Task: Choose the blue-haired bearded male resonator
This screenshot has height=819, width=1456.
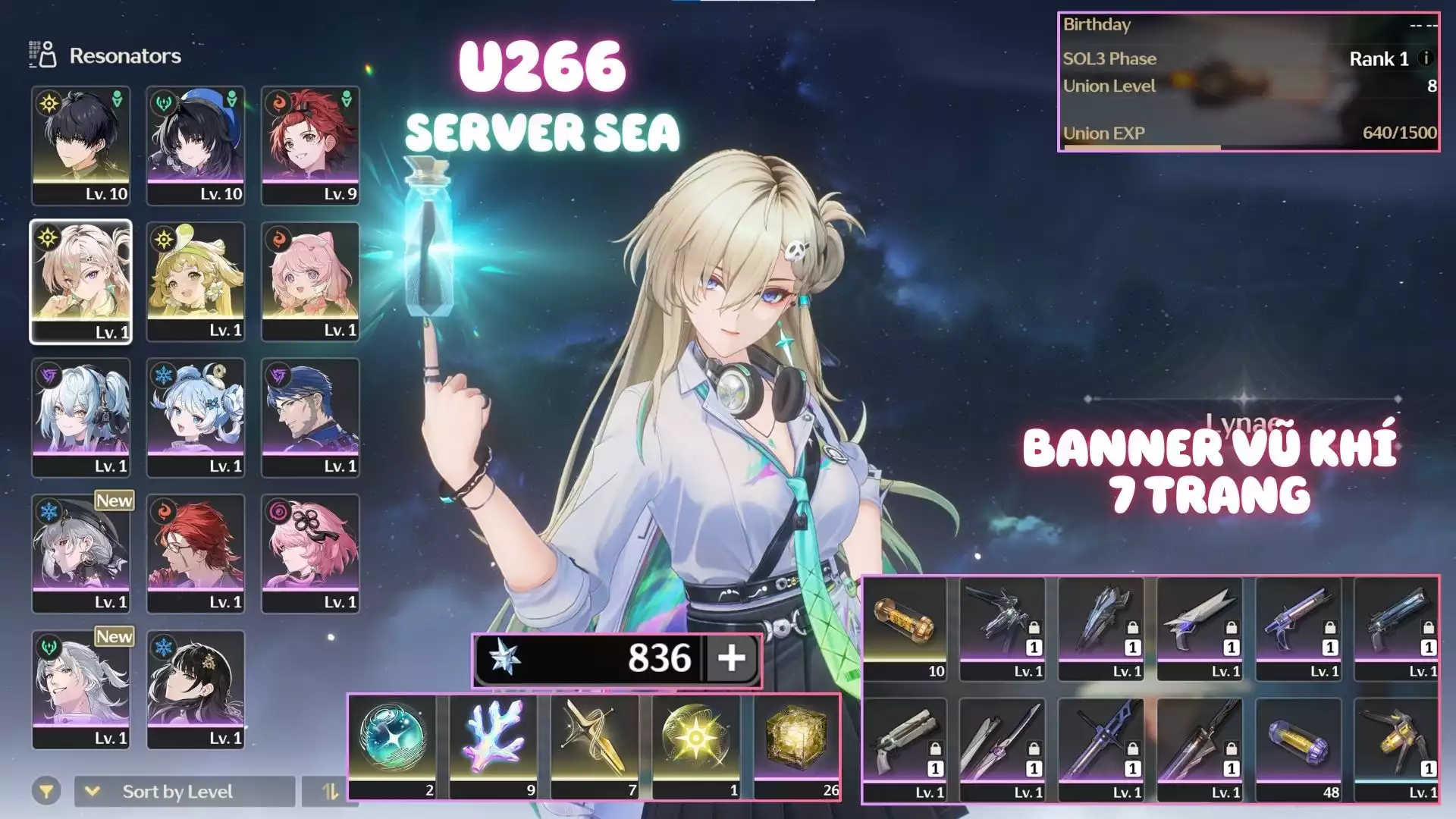Action: 310,417
